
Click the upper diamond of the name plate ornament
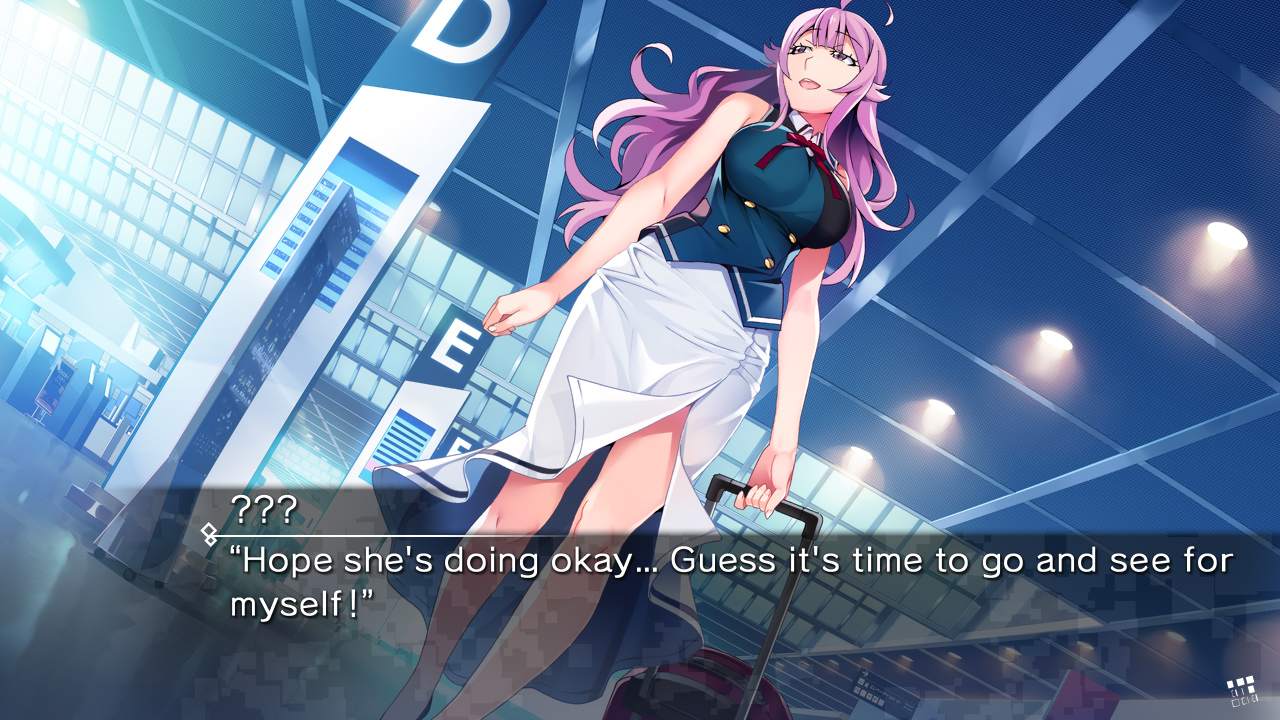209,530
